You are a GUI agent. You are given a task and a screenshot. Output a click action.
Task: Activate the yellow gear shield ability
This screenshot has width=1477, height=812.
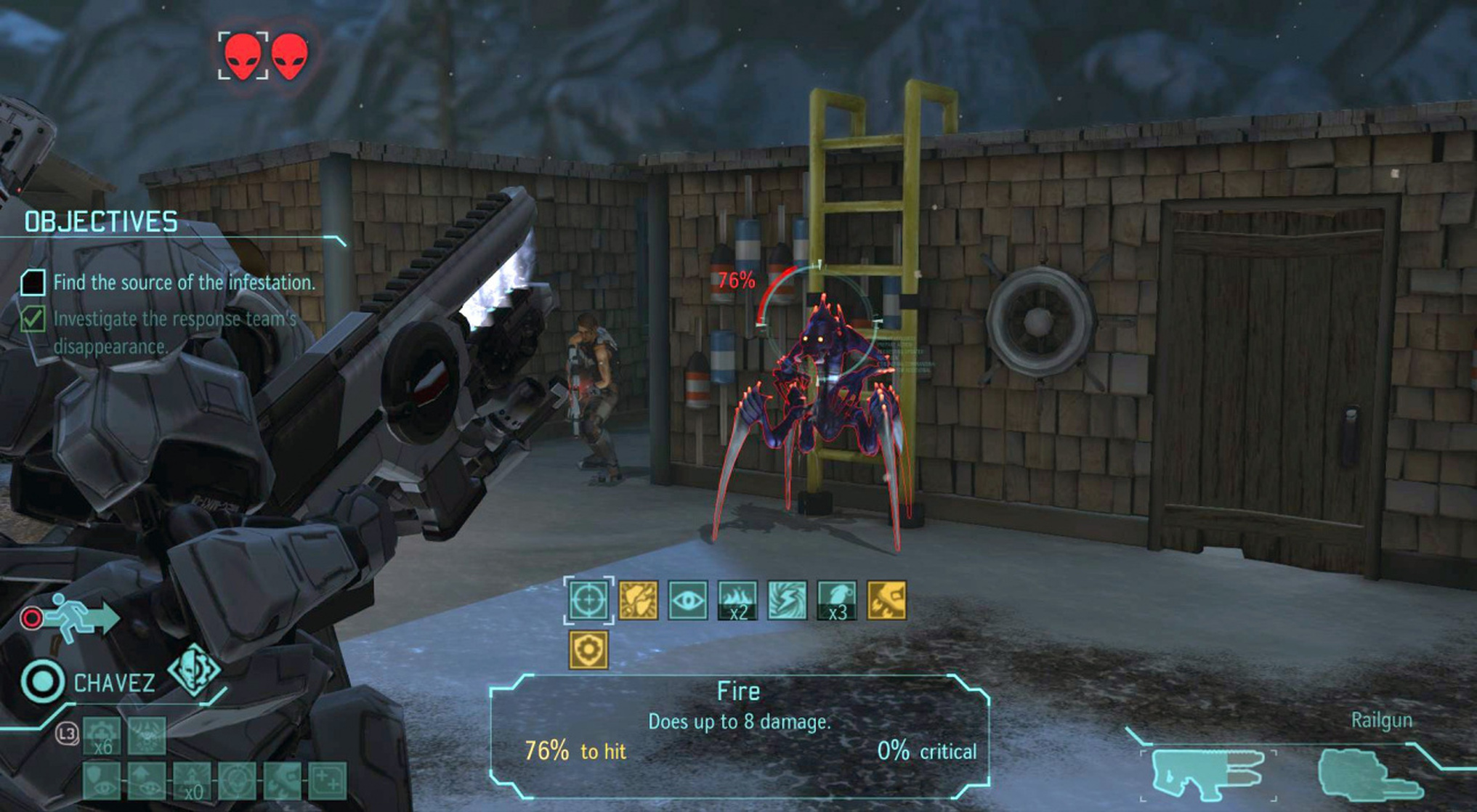point(588,649)
